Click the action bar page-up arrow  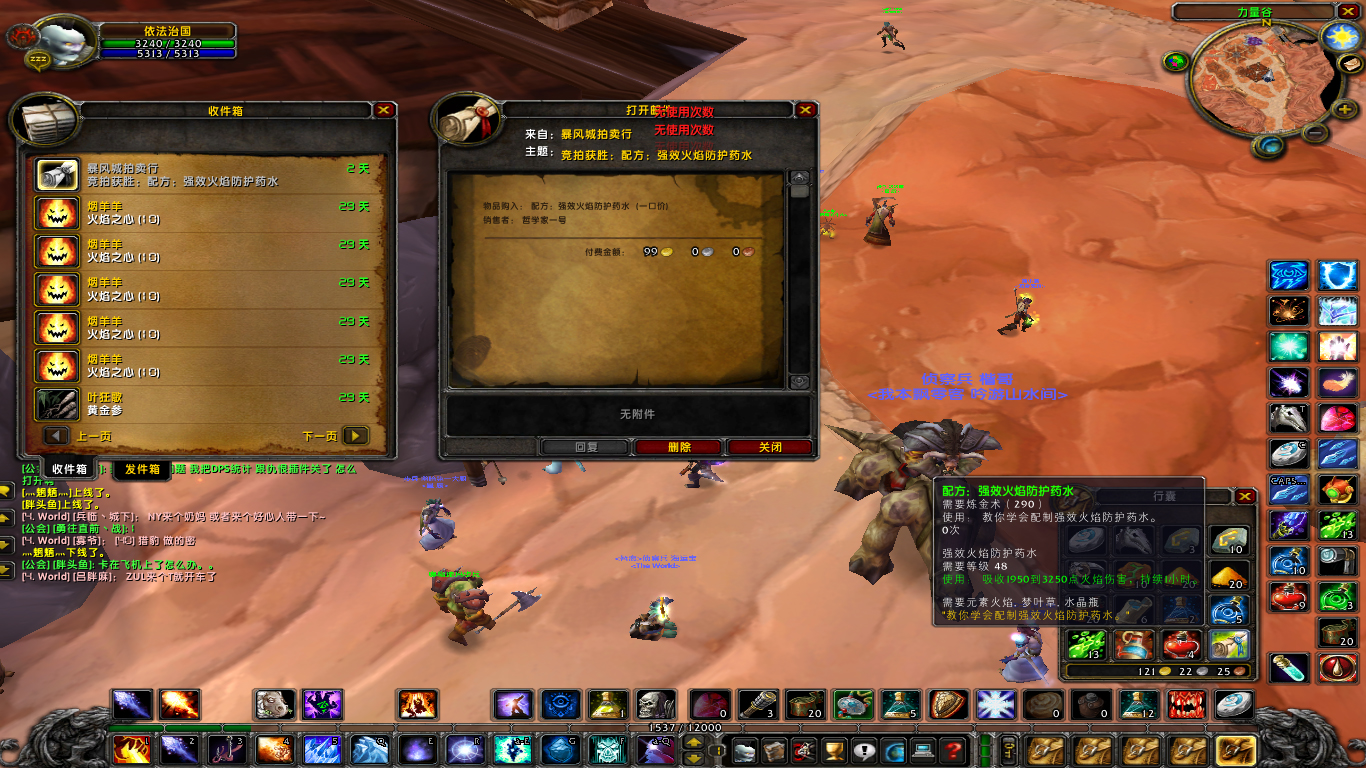click(x=694, y=742)
